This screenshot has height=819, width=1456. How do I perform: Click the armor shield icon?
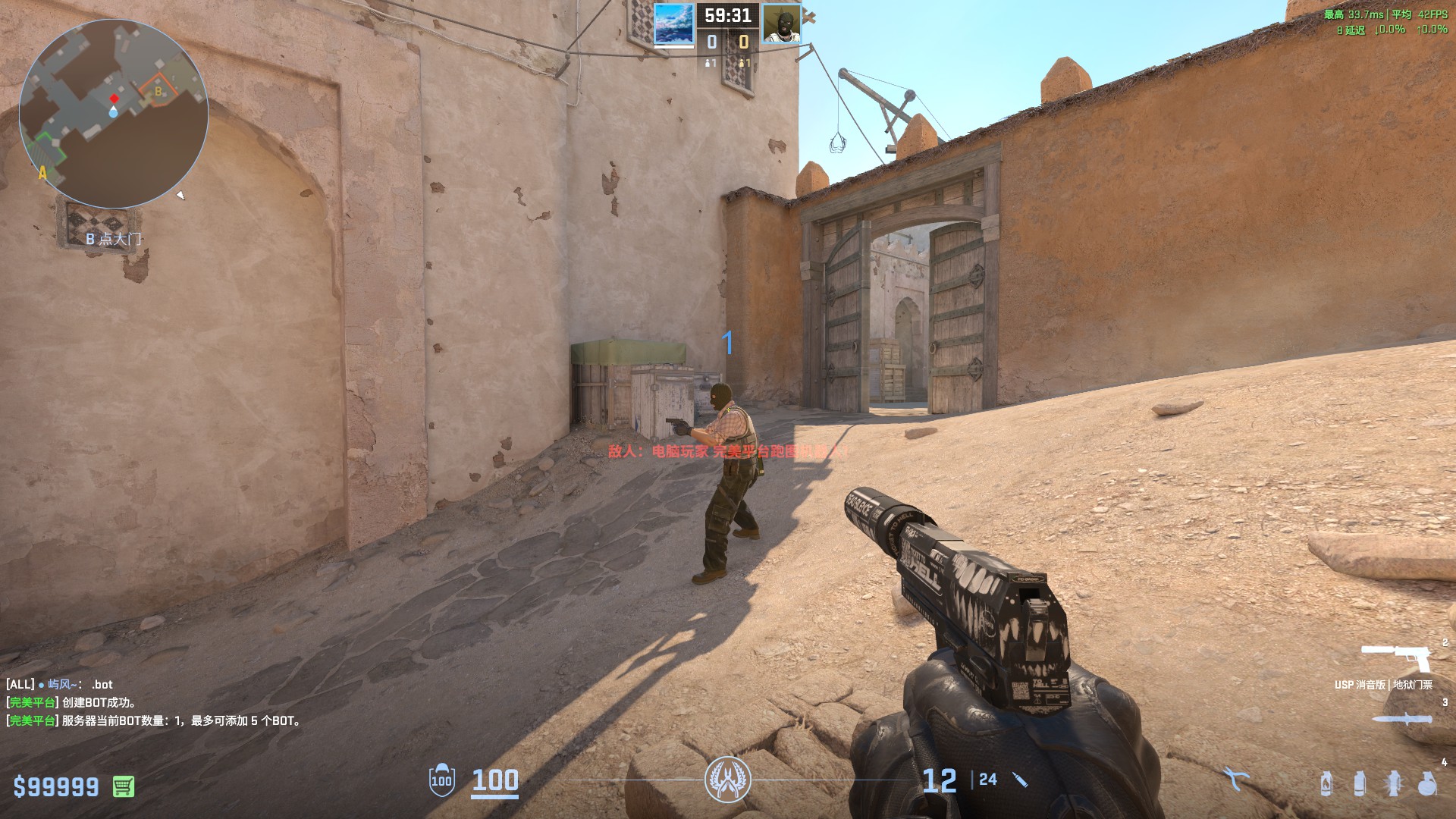pos(441,780)
